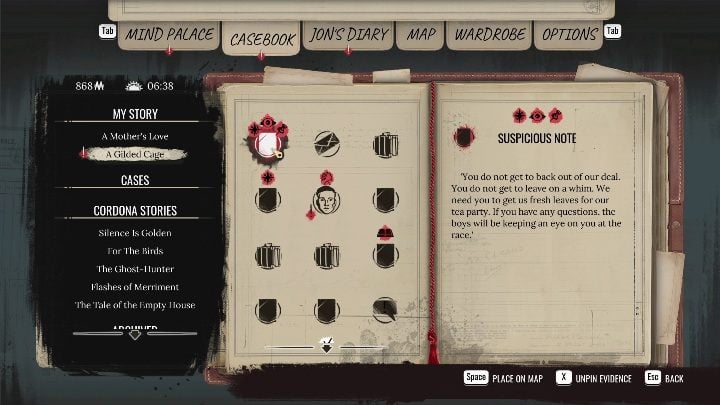Screen dimensions: 720x405
Task: Choose the 'For The Birds' case
Action: tap(135, 250)
